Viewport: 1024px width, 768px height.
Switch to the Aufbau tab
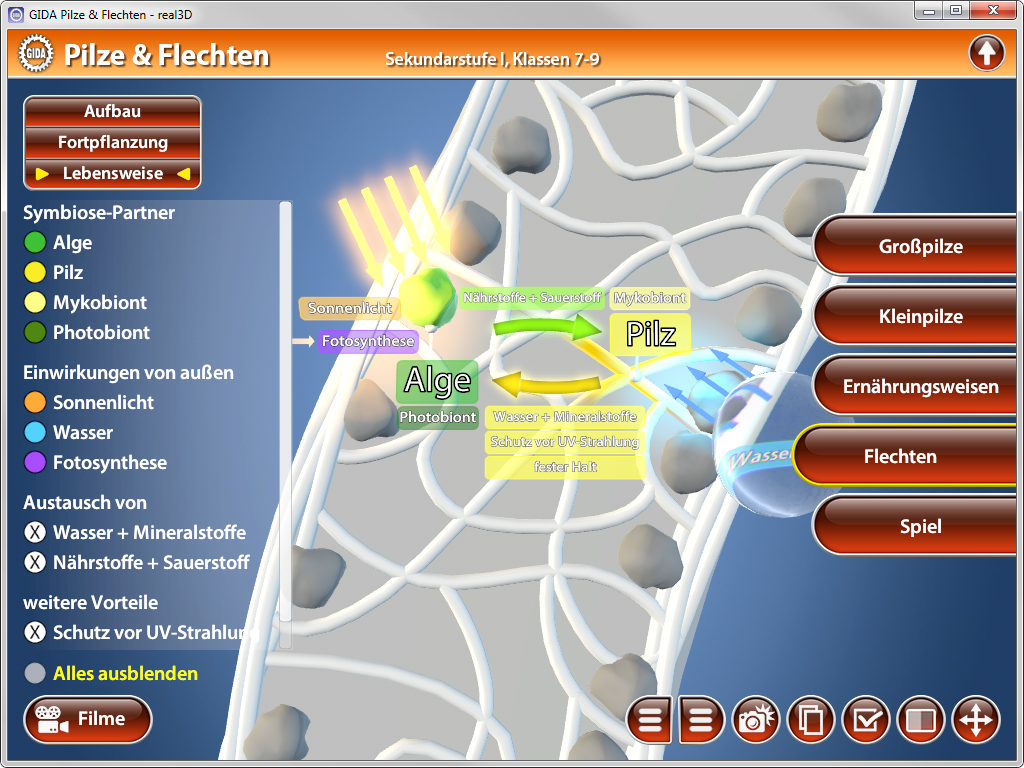click(x=112, y=112)
